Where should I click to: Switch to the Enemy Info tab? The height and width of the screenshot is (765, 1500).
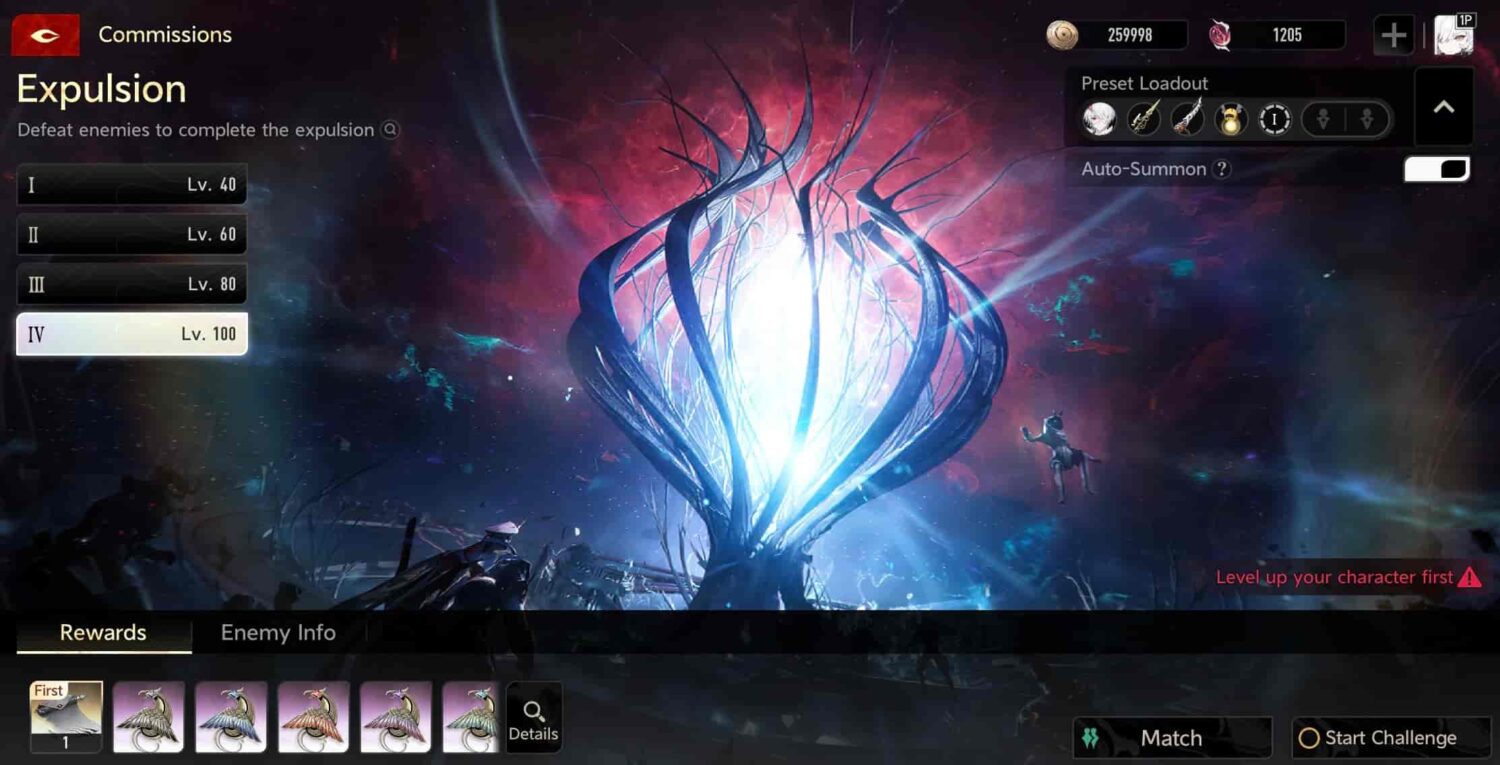tap(277, 632)
